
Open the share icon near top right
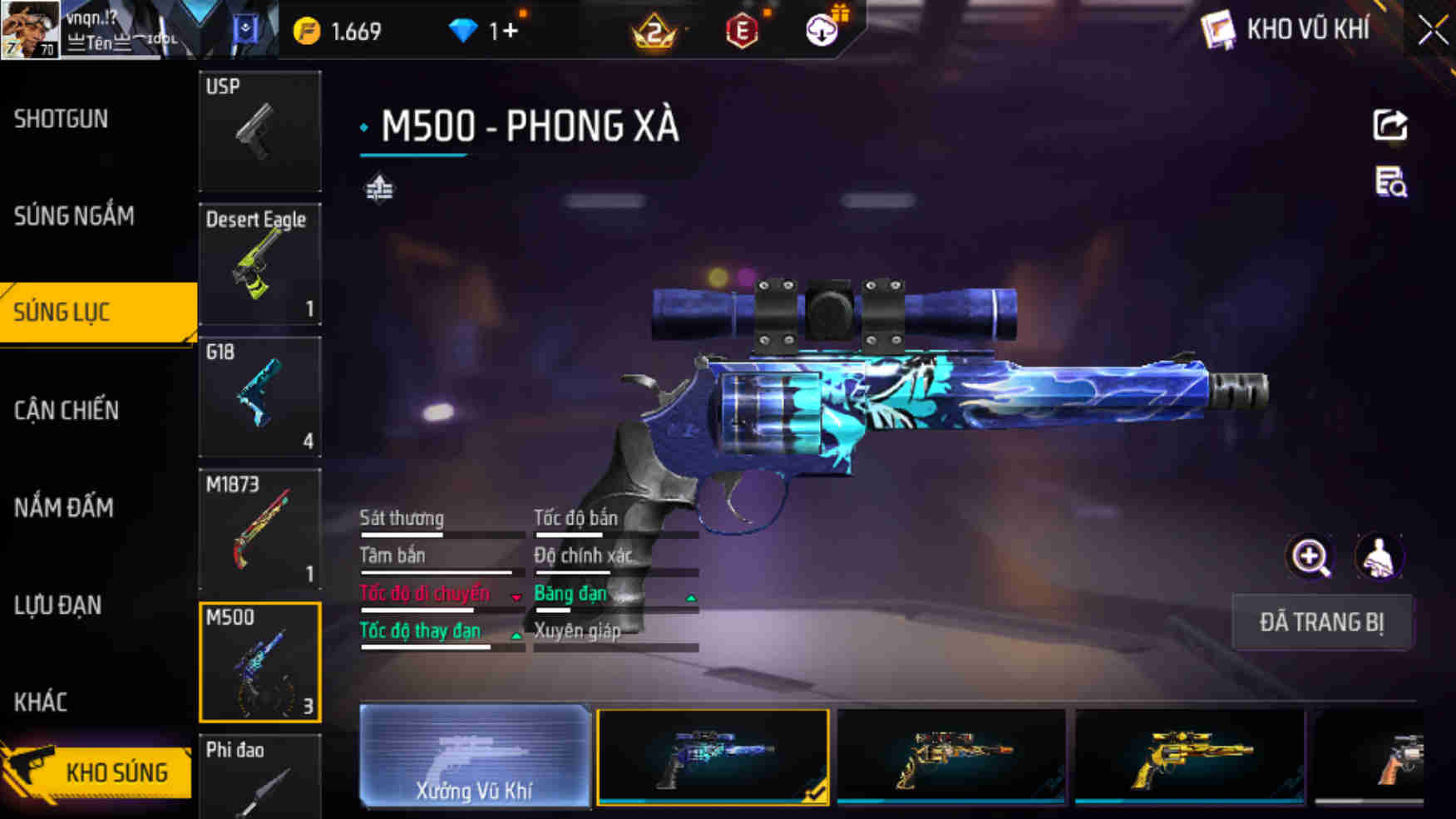click(1391, 126)
